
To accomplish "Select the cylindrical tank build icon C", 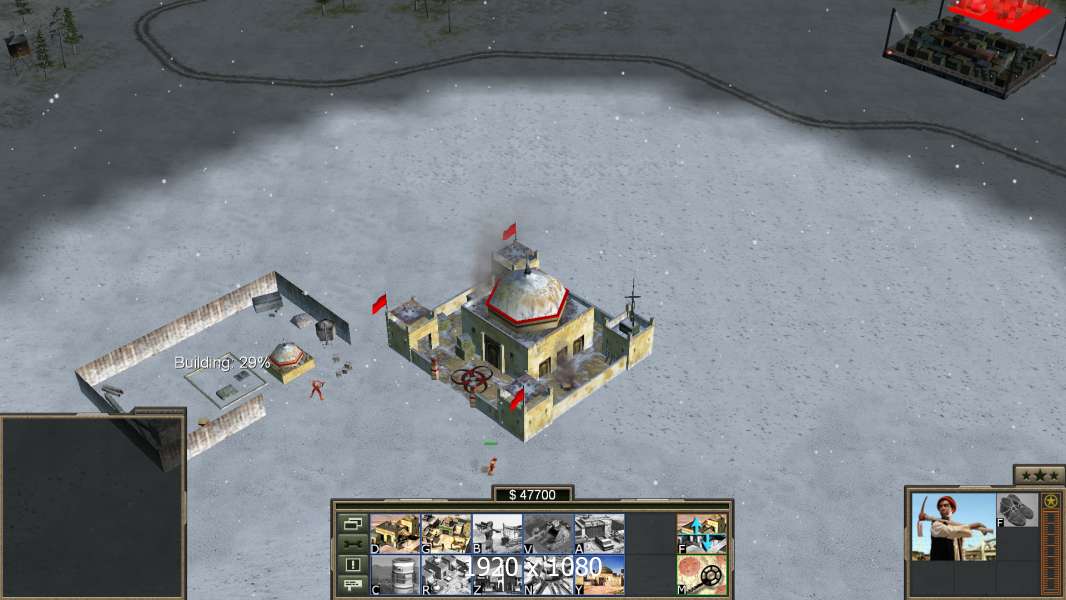I will (395, 575).
